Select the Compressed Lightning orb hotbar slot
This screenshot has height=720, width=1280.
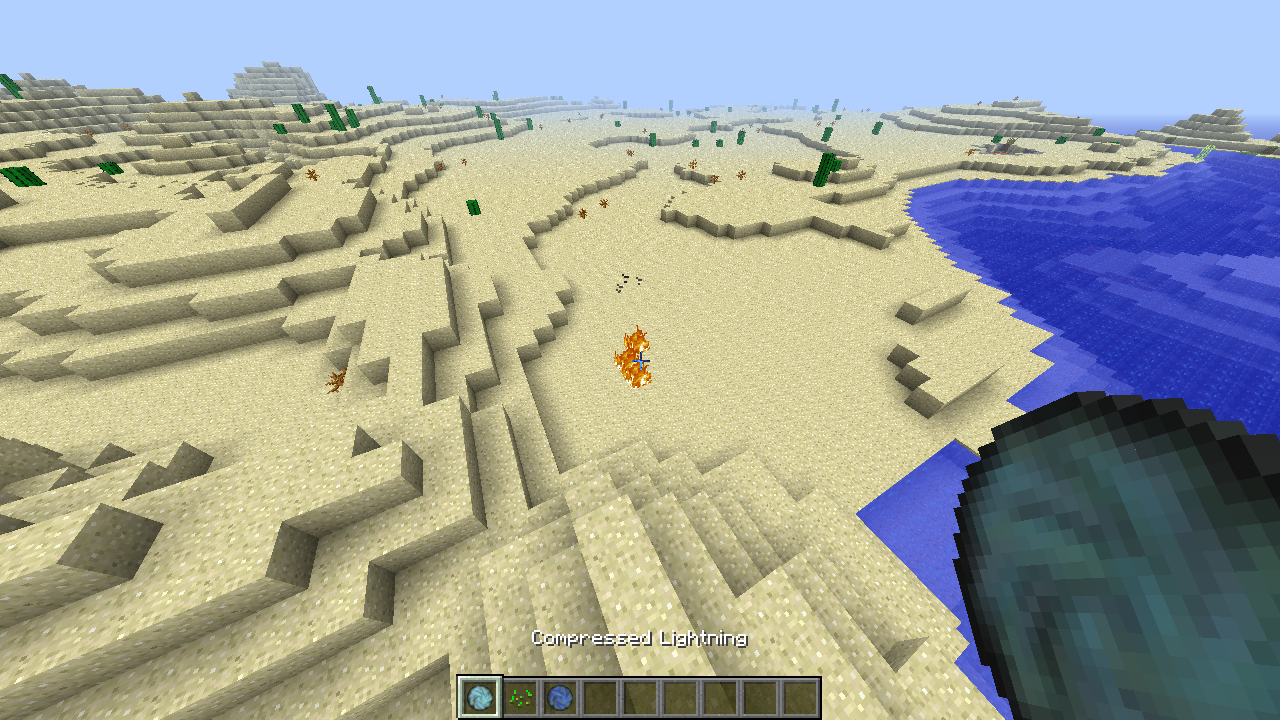coord(480,697)
